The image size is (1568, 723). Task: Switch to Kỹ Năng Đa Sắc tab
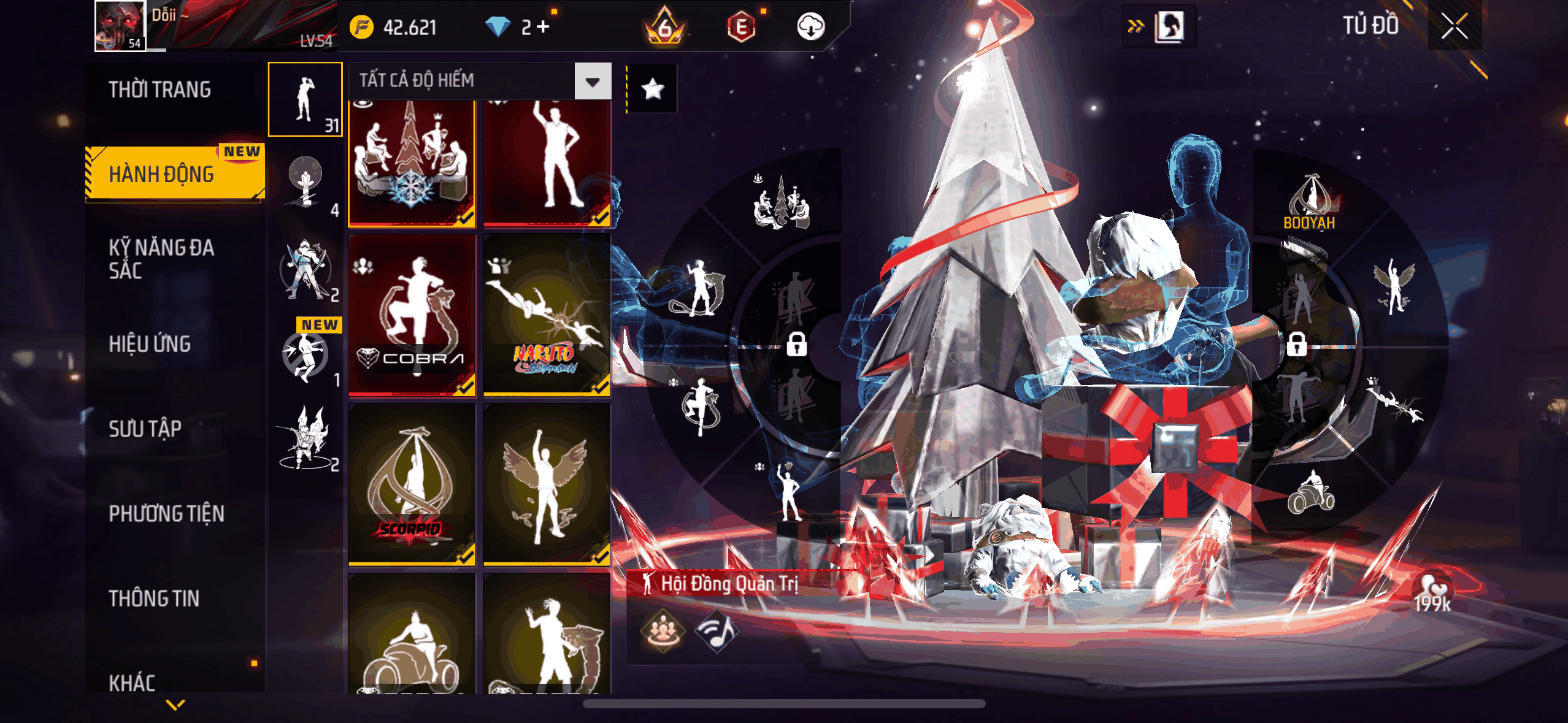click(161, 259)
